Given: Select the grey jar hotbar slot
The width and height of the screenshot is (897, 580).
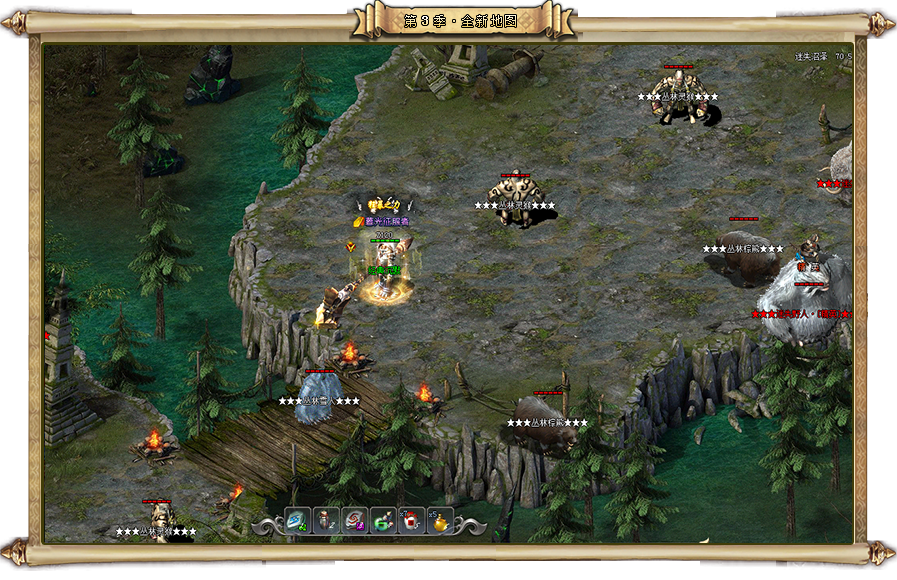Looking at the screenshot, I should tap(326, 521).
